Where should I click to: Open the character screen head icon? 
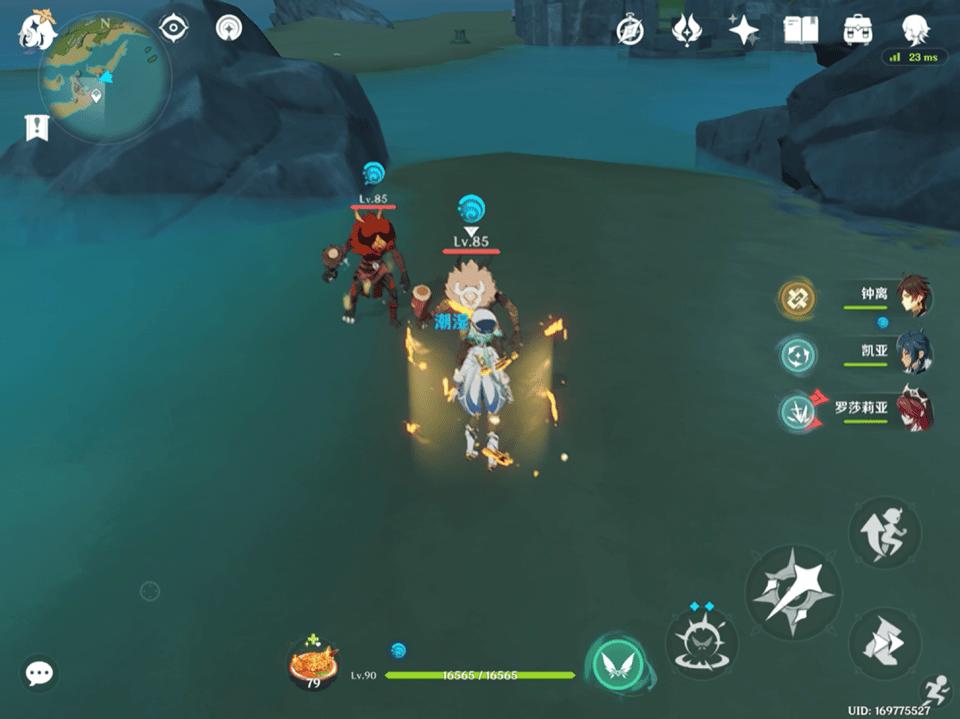click(x=914, y=29)
